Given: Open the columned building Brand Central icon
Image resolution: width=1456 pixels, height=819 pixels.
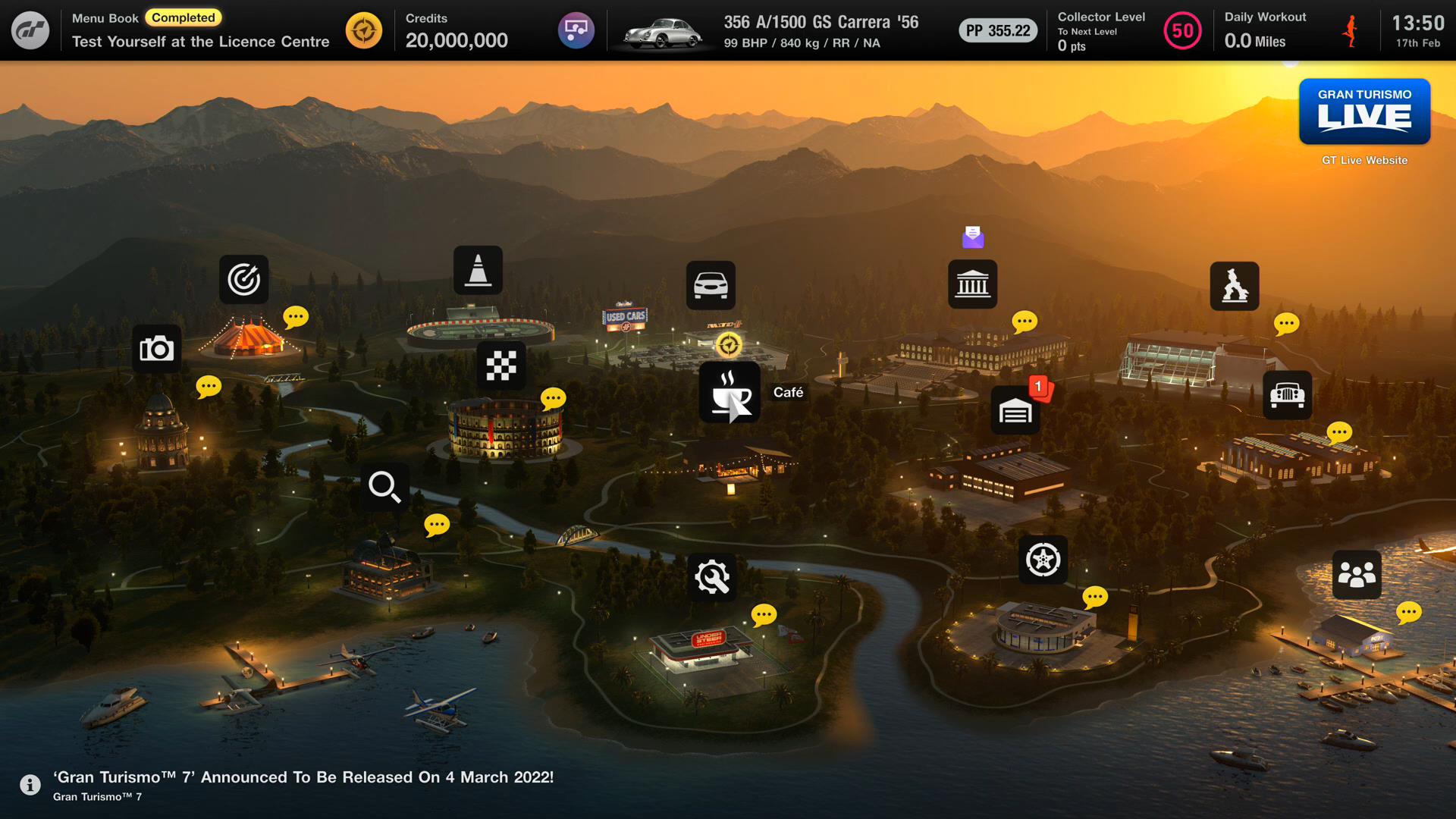Looking at the screenshot, I should [972, 284].
